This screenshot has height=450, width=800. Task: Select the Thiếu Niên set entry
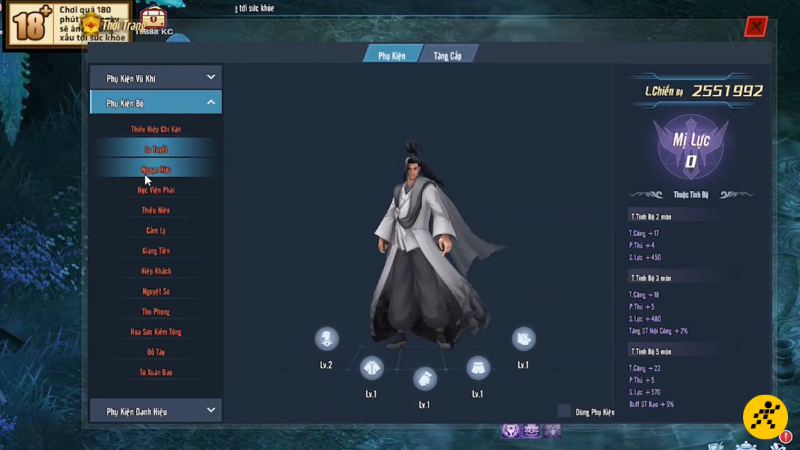[x=155, y=210]
